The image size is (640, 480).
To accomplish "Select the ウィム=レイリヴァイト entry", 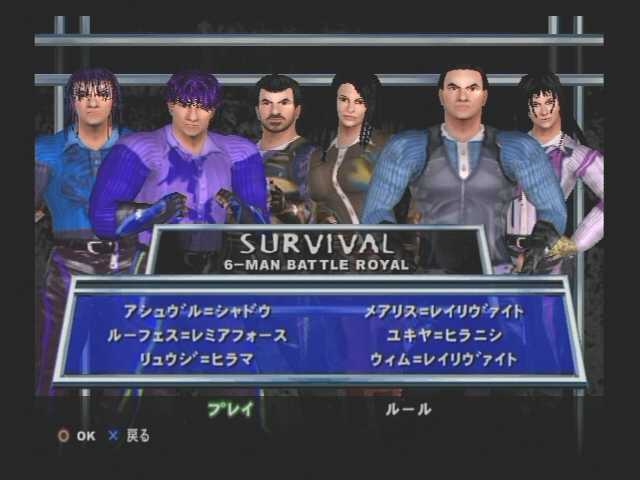I will 445,359.
